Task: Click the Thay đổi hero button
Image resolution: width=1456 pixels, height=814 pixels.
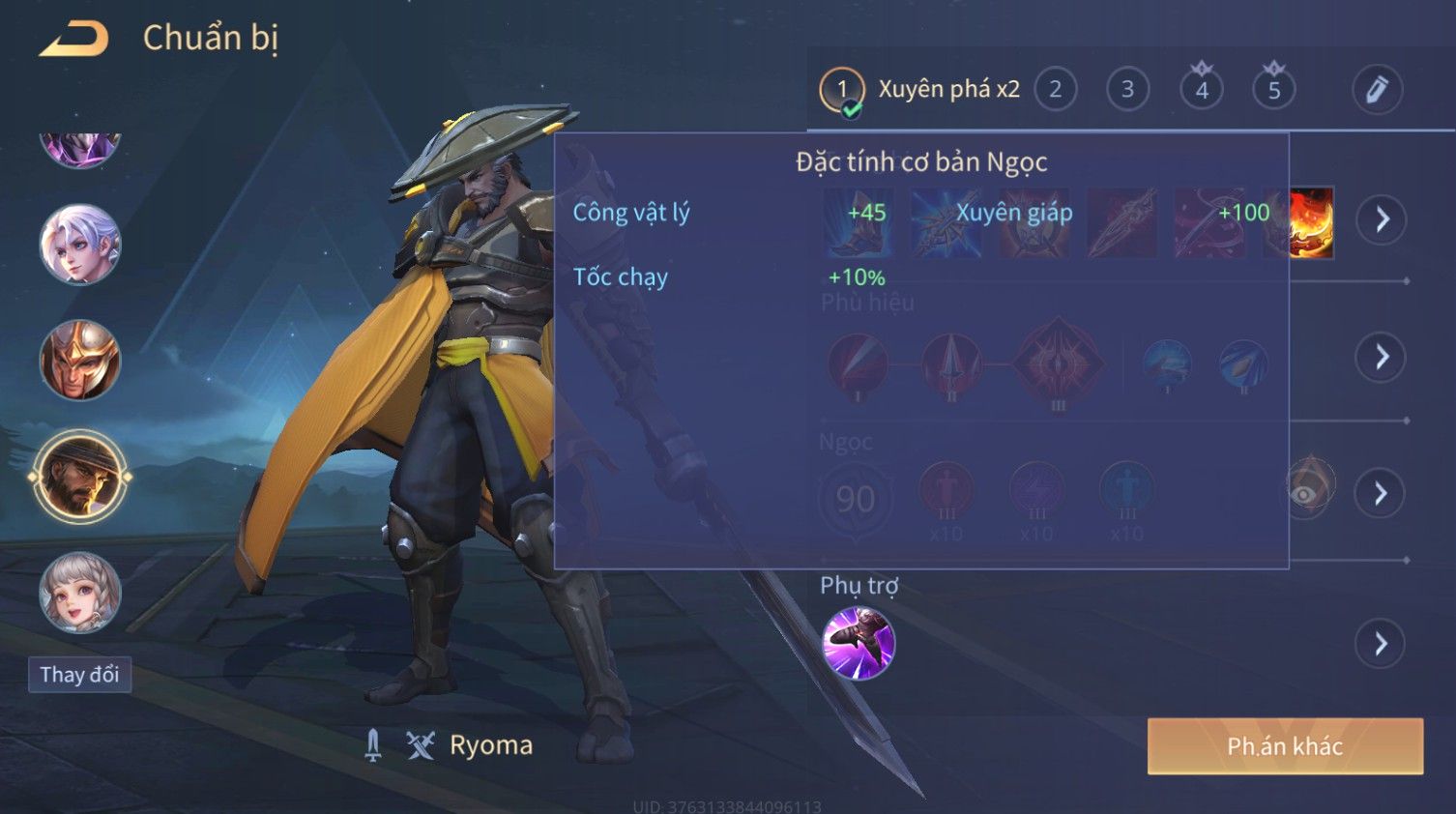Action: coord(79,675)
